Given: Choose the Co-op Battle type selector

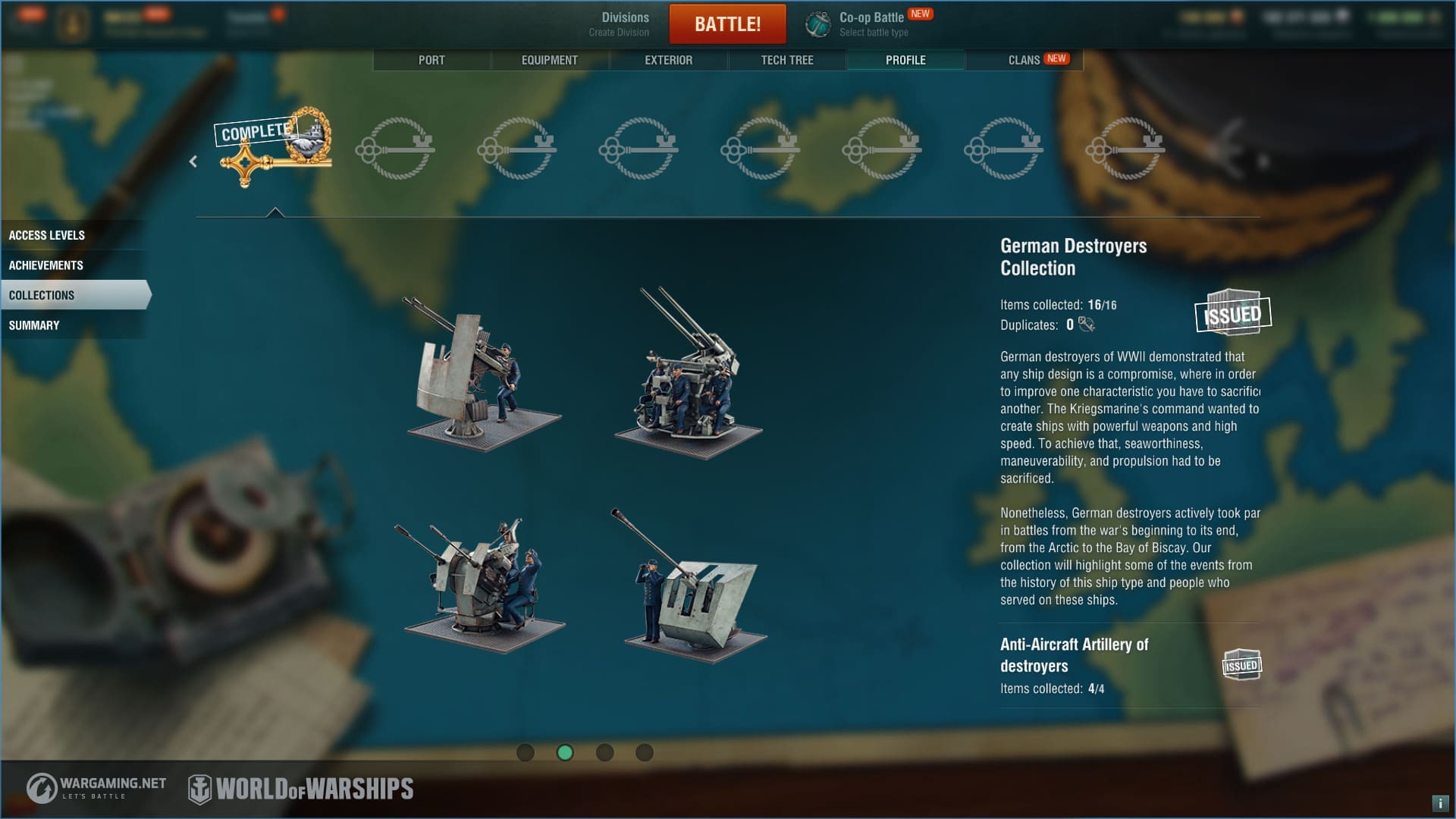Looking at the screenshot, I should click(872, 24).
